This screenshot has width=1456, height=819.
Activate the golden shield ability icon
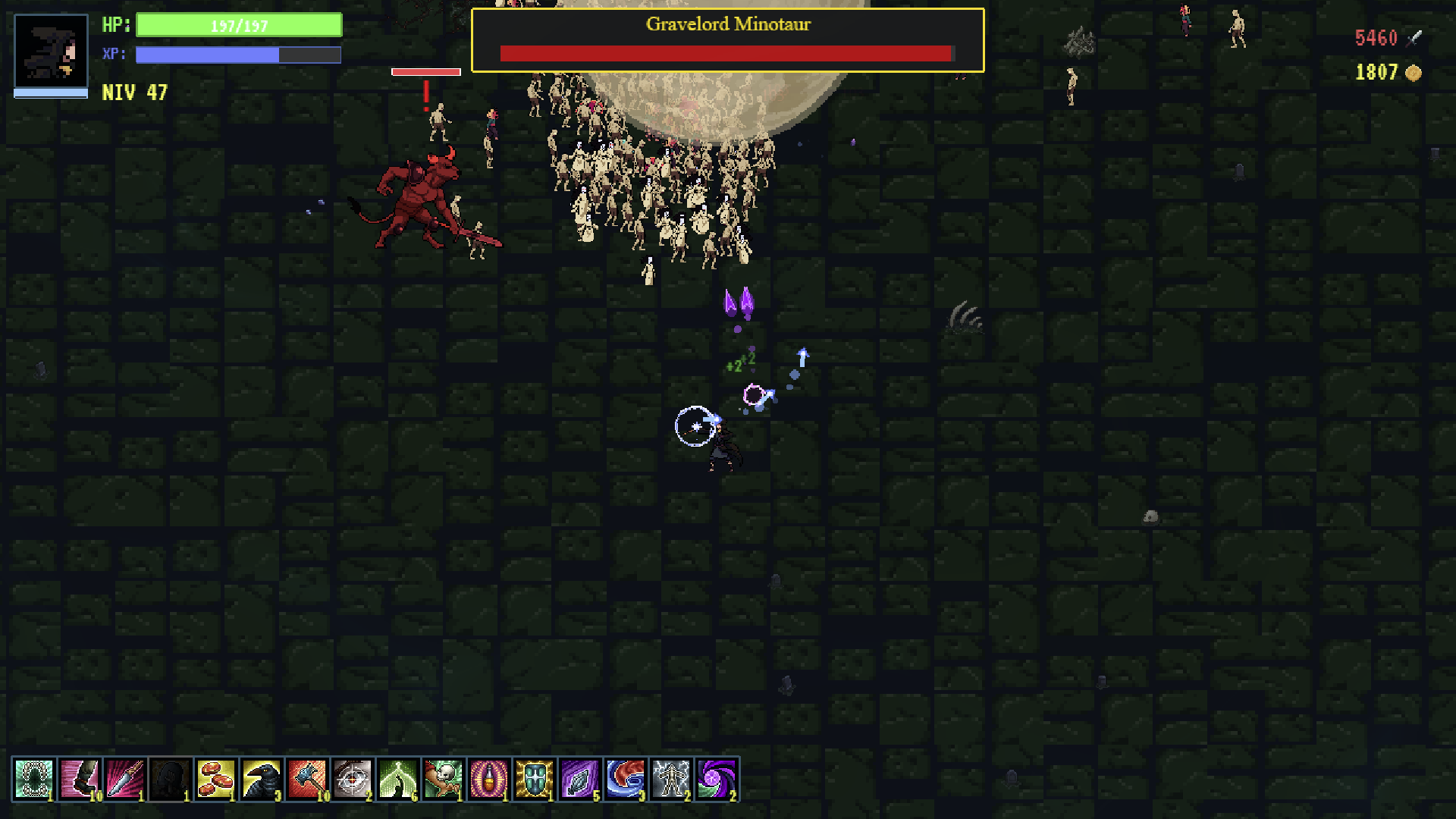(x=535, y=779)
